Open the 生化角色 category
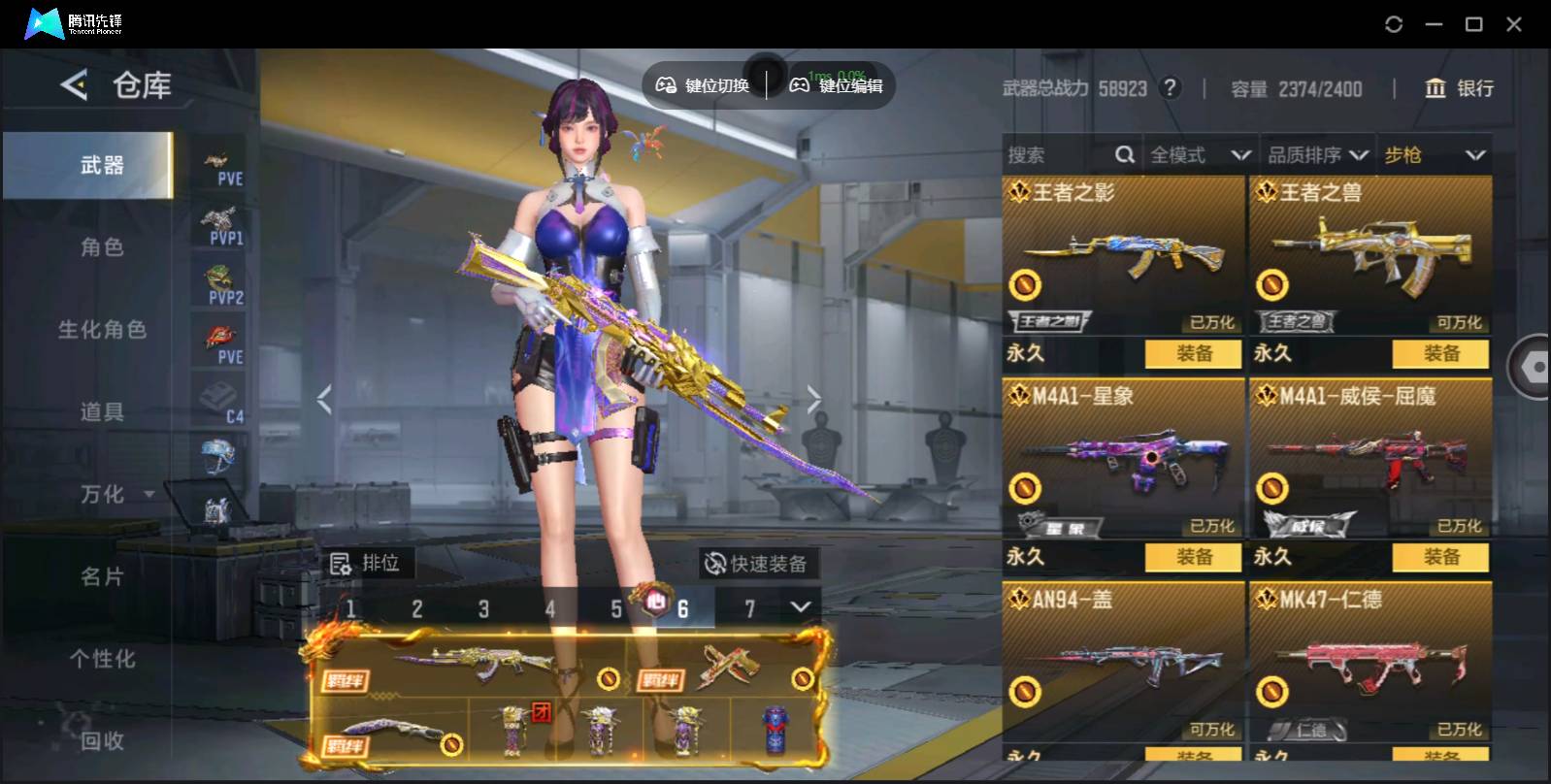The width and height of the screenshot is (1551, 784). tap(101, 330)
